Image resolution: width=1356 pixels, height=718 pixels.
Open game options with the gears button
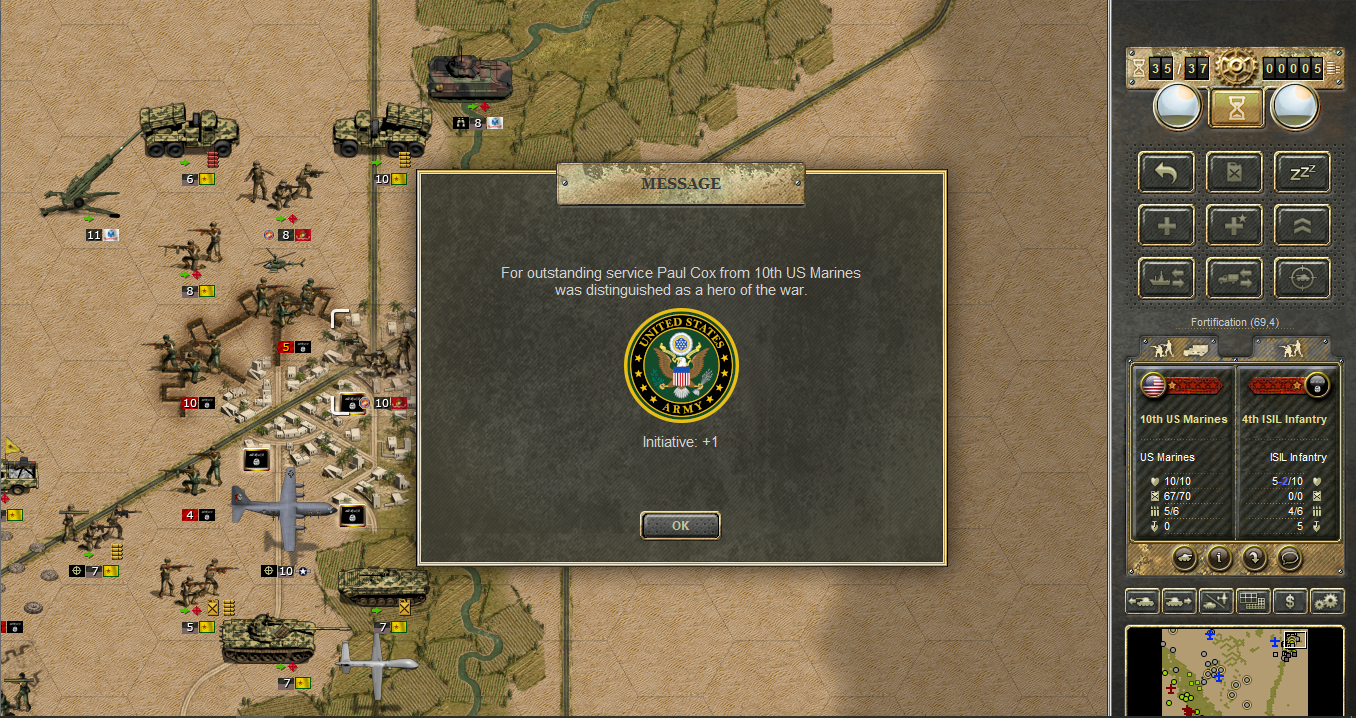pos(1327,601)
